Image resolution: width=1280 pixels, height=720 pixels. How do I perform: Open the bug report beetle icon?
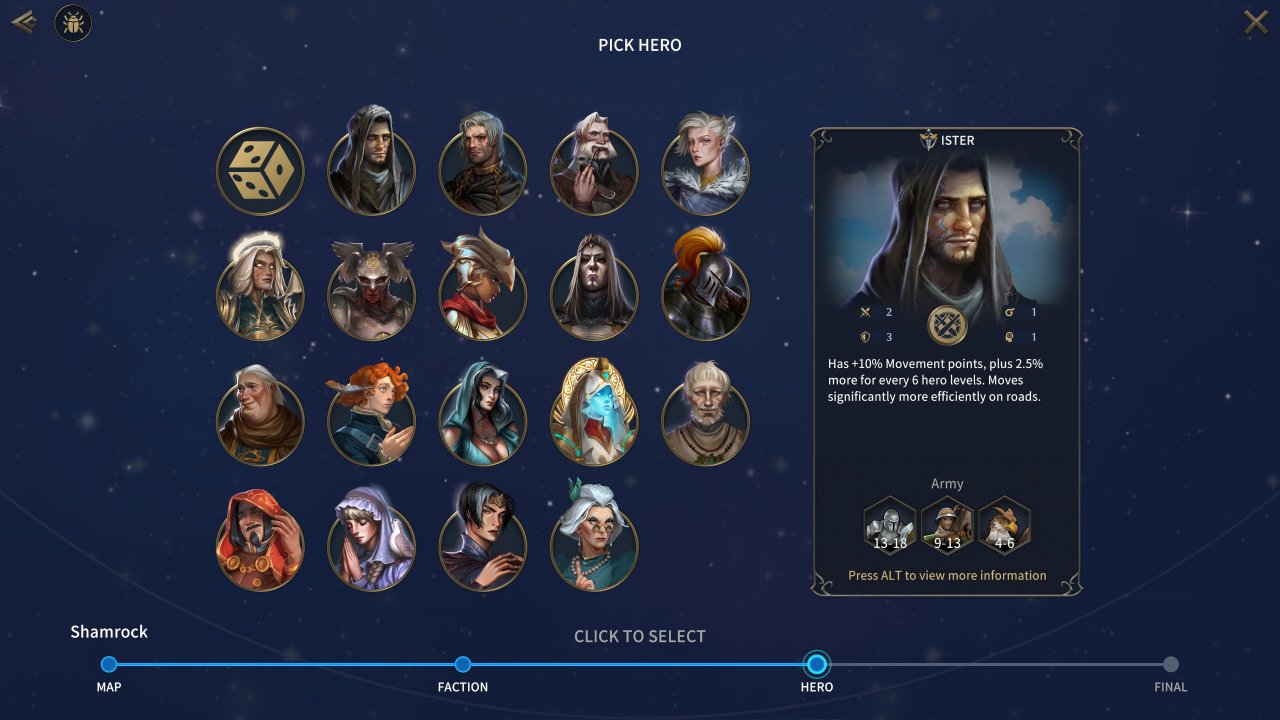tap(73, 23)
